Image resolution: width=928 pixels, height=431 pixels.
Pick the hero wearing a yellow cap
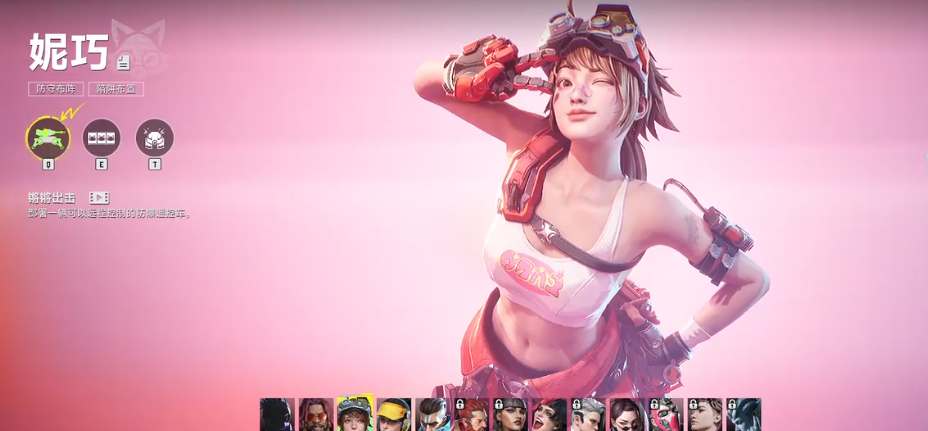(x=394, y=415)
